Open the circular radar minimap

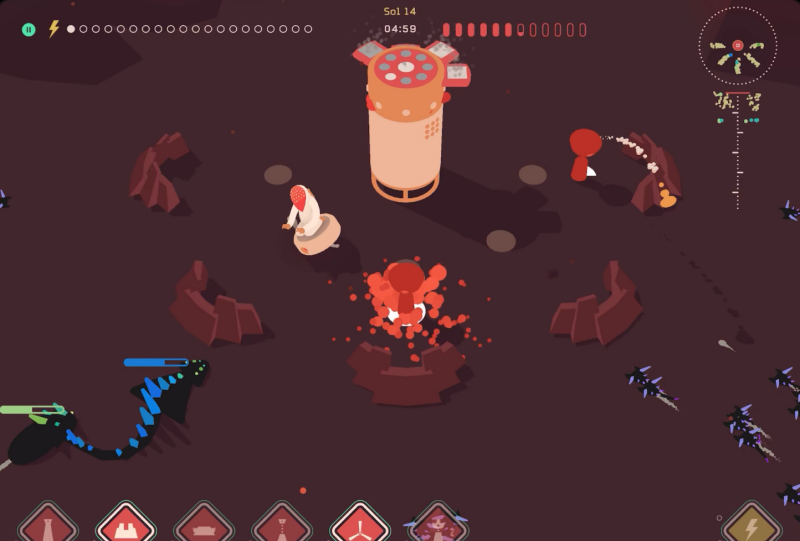point(737,45)
